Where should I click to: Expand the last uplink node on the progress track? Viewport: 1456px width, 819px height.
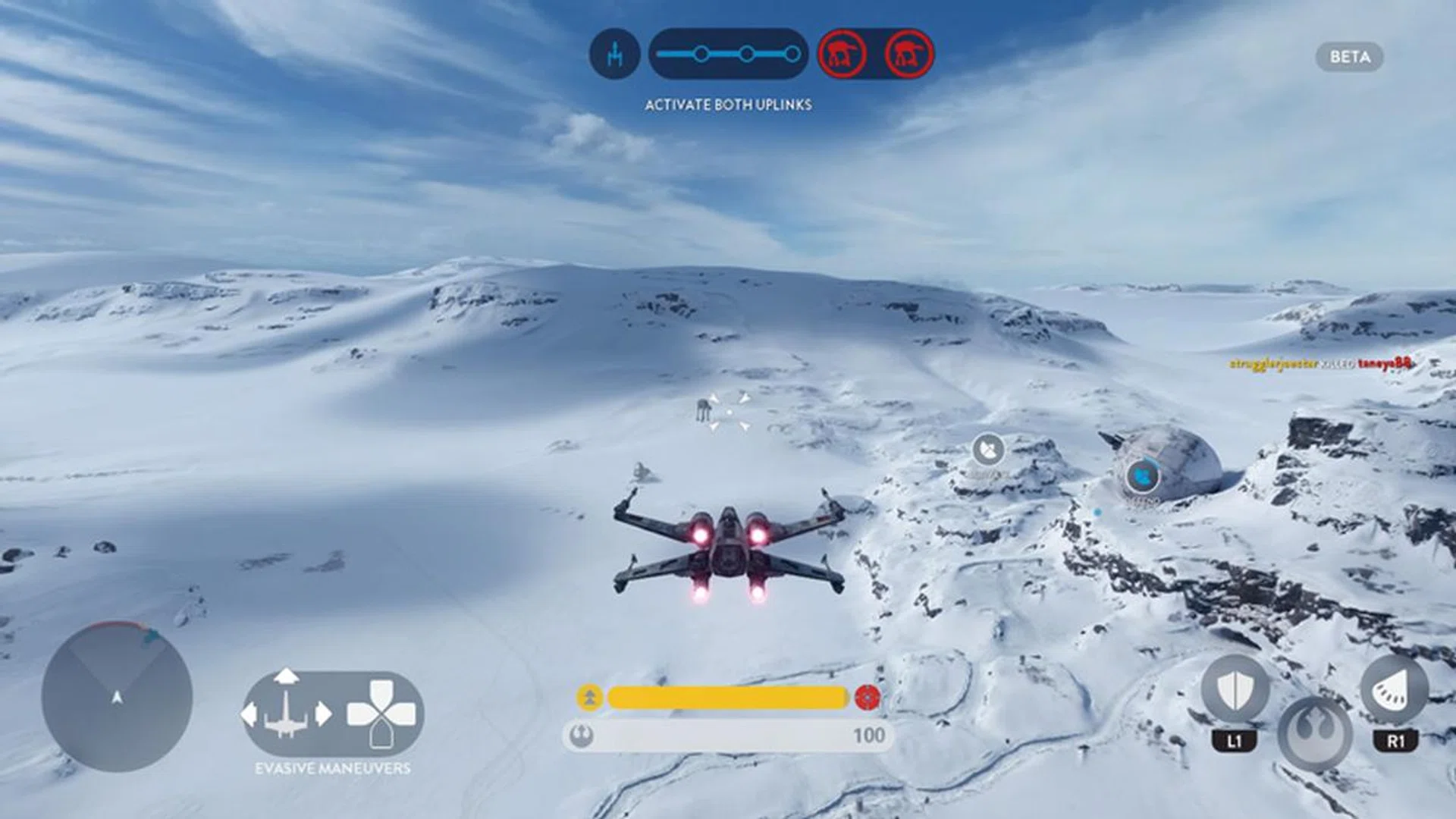[x=793, y=53]
